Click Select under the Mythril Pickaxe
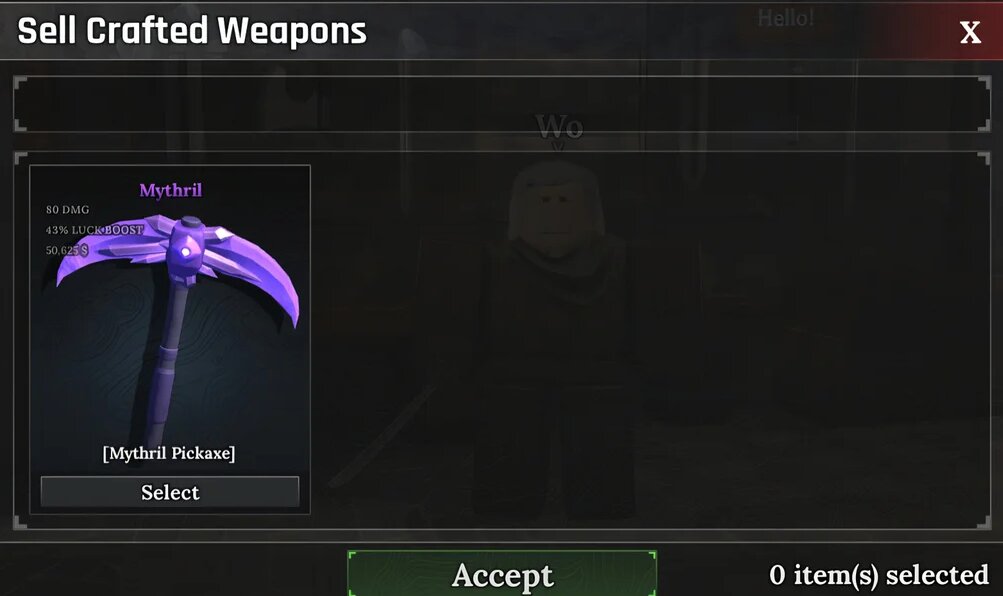Viewport: 1003px width, 596px height. pos(170,492)
